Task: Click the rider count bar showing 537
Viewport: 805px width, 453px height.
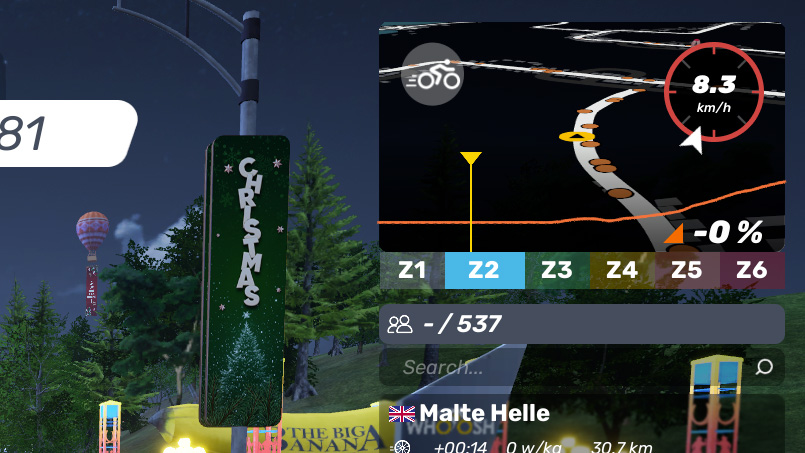Action: coord(581,324)
